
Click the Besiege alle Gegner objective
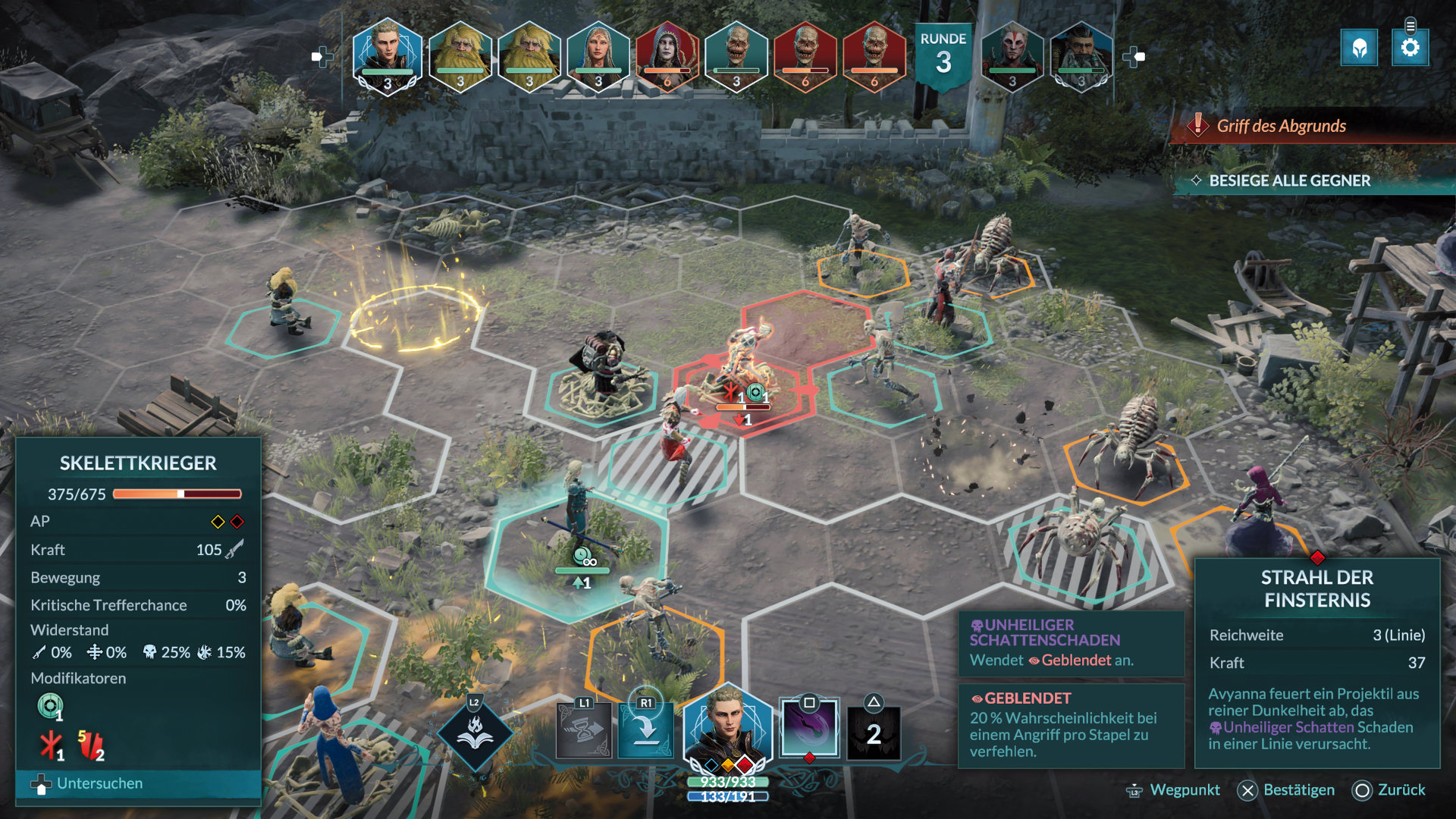coord(1289,180)
